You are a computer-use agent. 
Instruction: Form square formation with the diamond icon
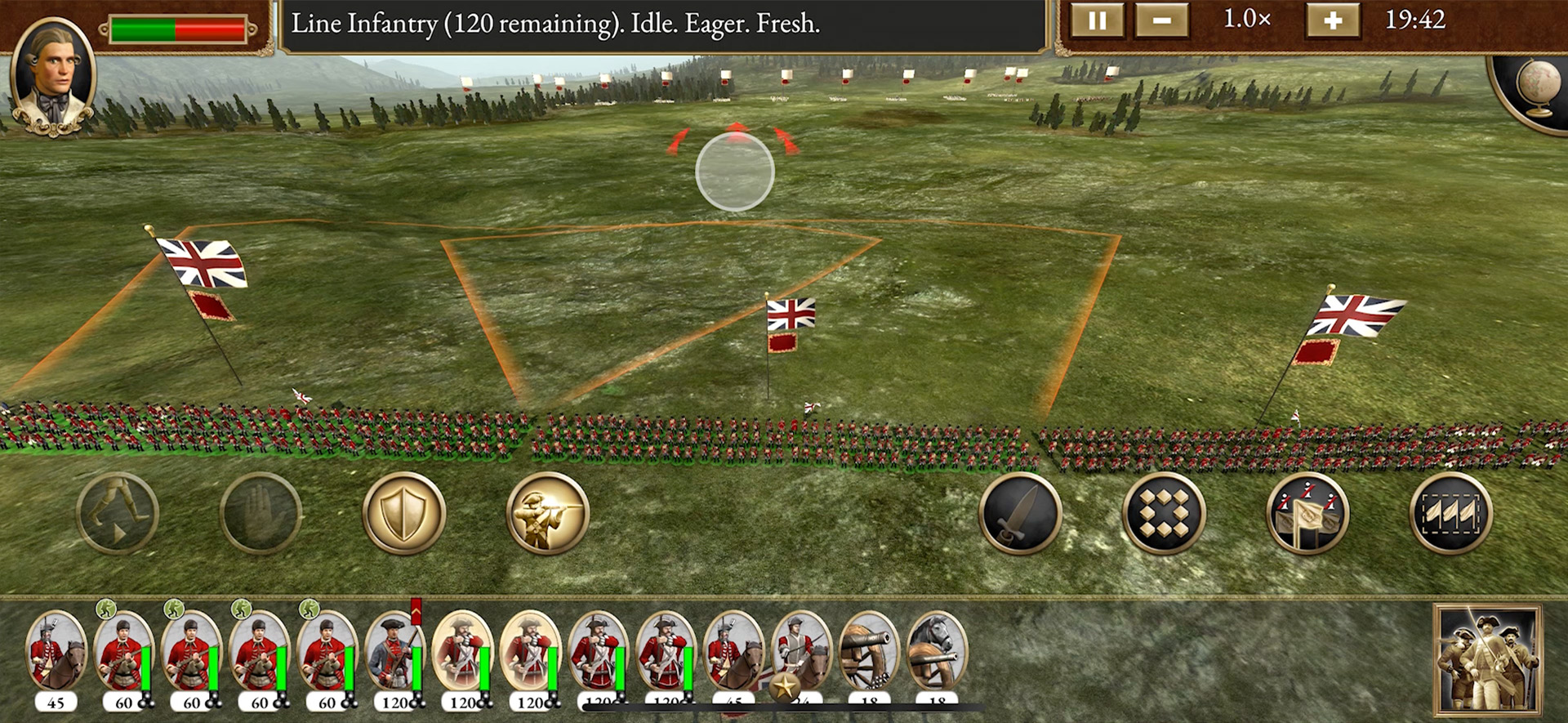1163,513
